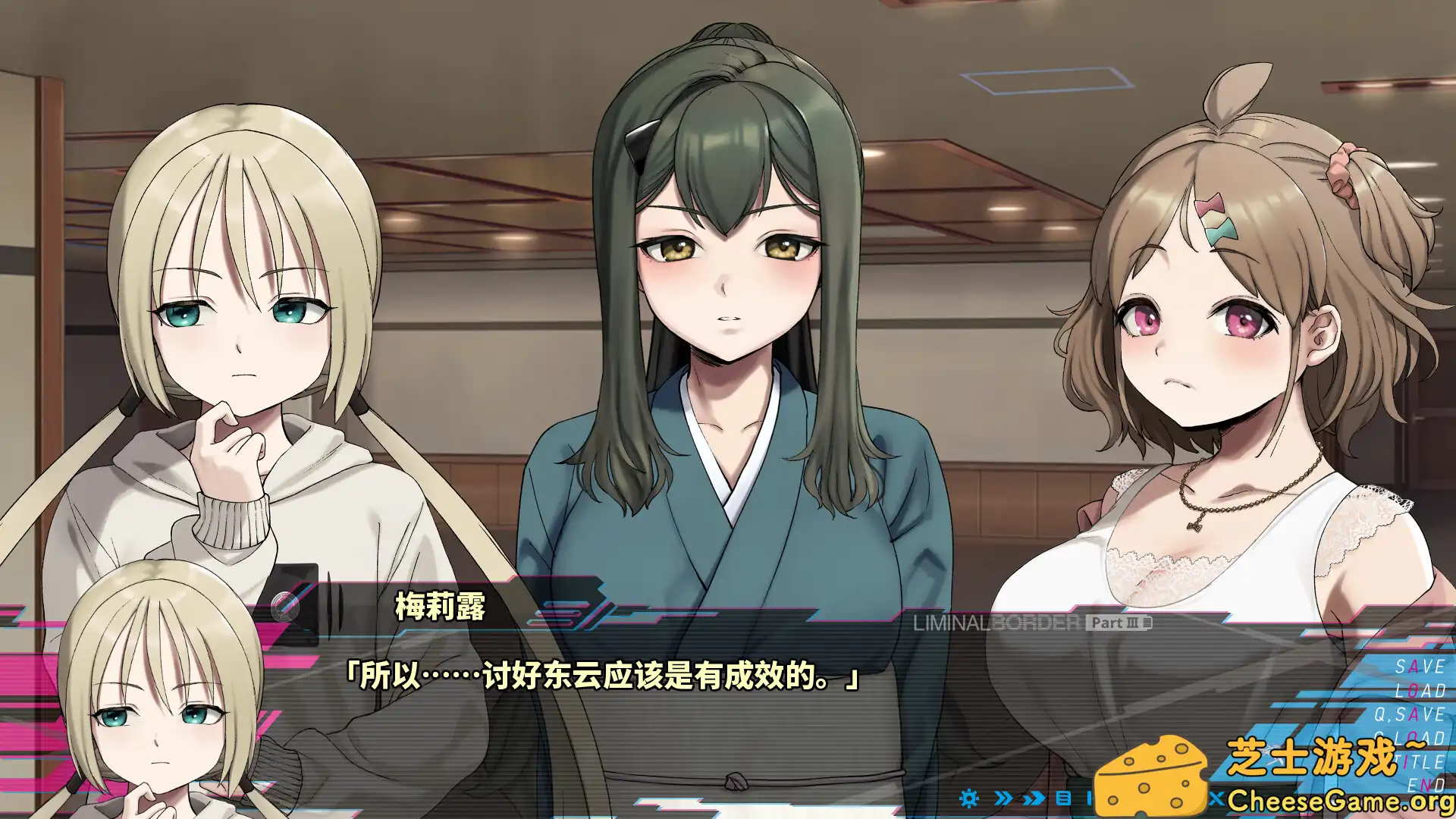The width and height of the screenshot is (1456, 819).
Task: Open settings with the gear icon
Action: pos(969,798)
